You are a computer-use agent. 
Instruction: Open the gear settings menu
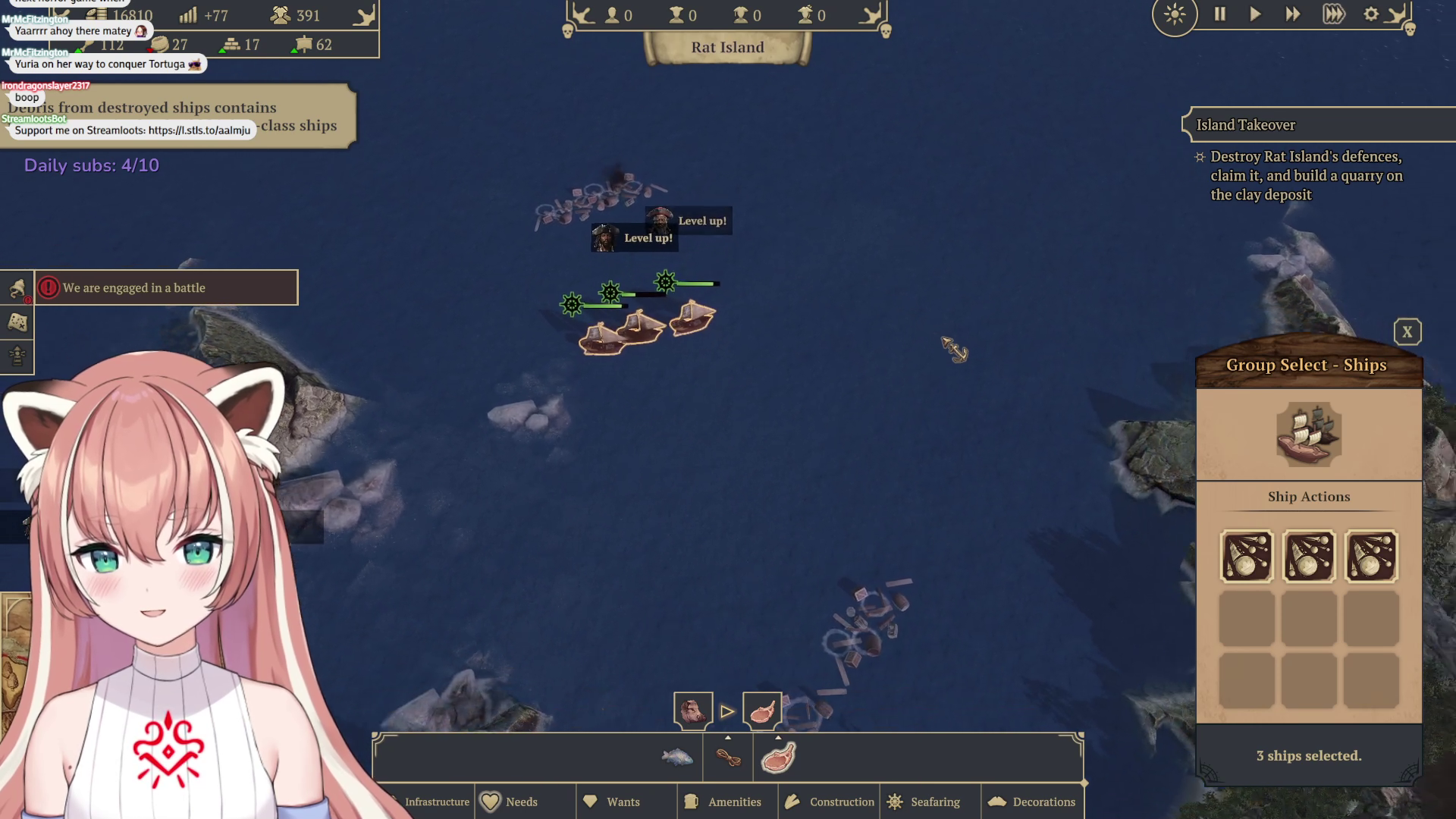coord(1370,14)
